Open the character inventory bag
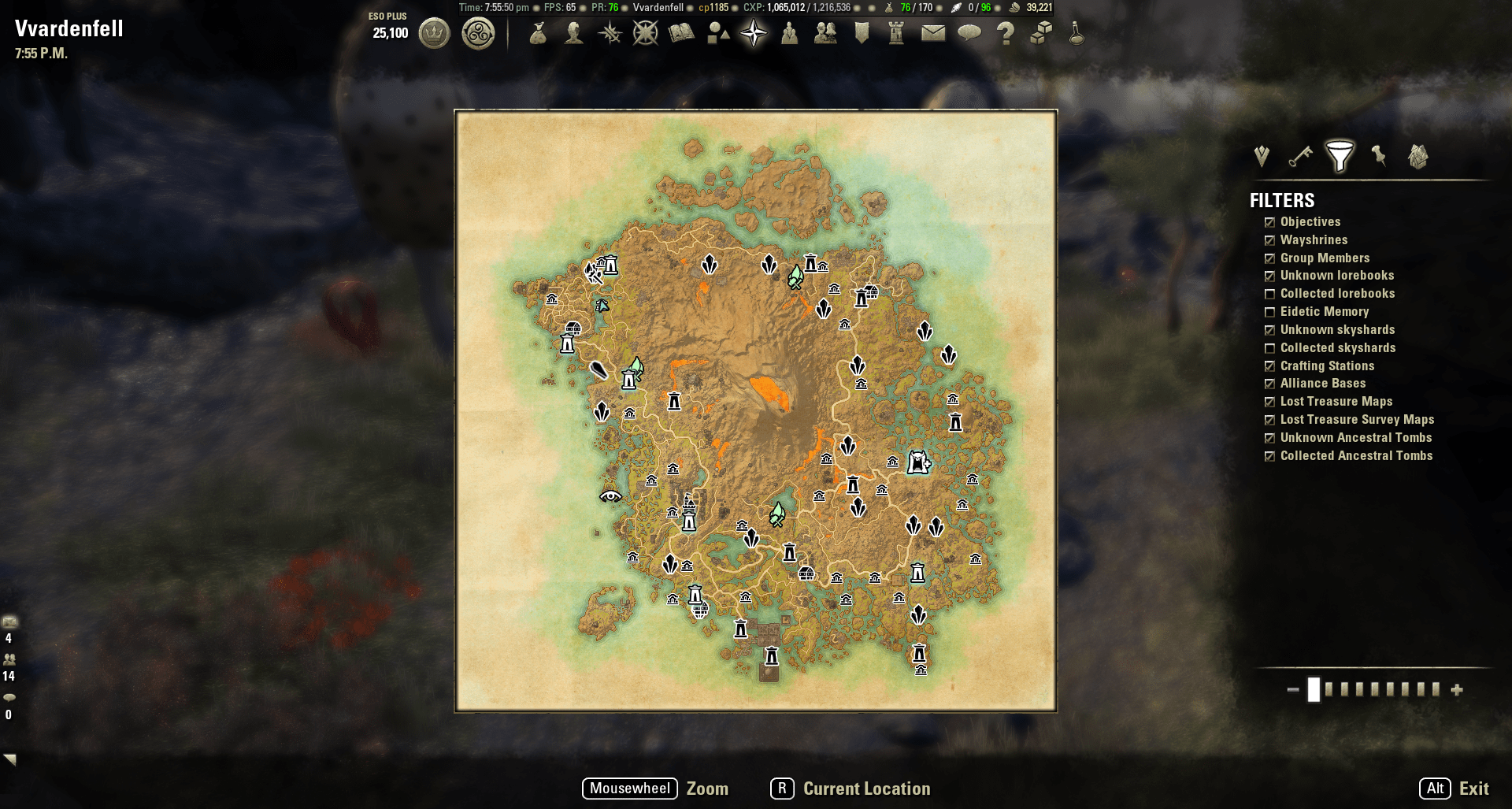This screenshot has height=809, width=1512. point(536,34)
